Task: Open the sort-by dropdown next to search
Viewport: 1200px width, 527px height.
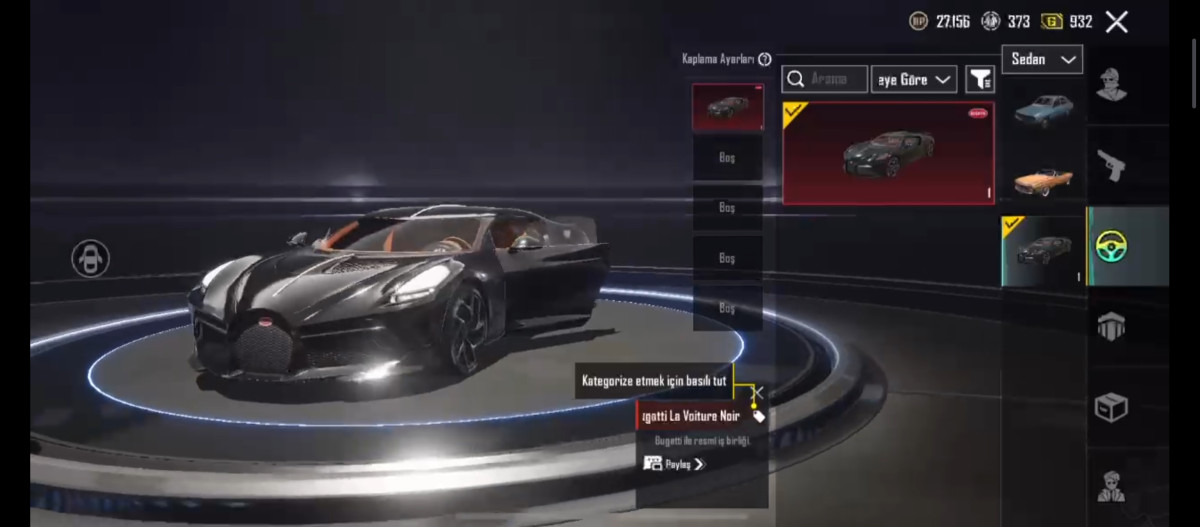Action: tap(914, 79)
